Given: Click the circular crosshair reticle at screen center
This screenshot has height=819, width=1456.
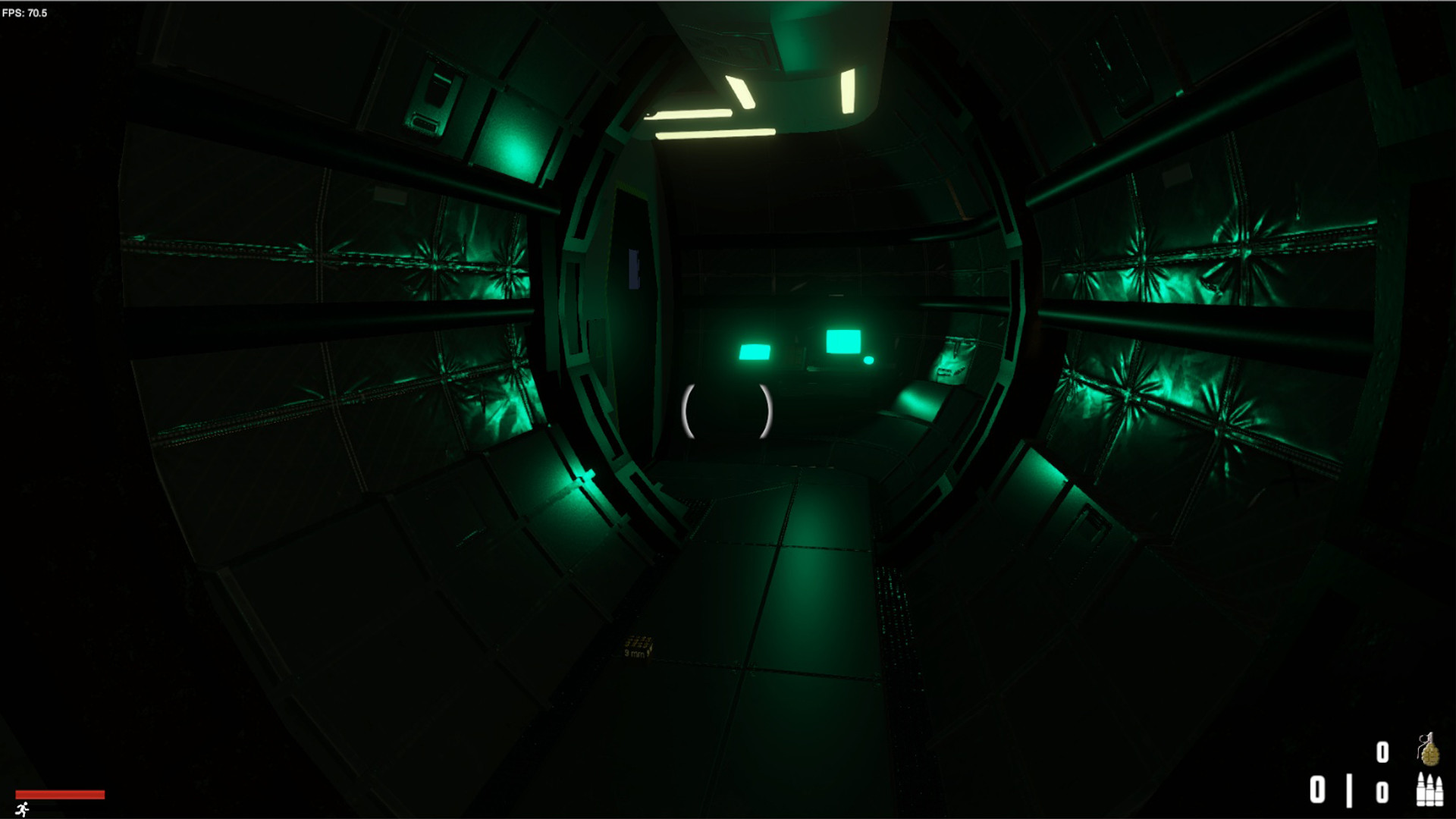Looking at the screenshot, I should tap(728, 409).
